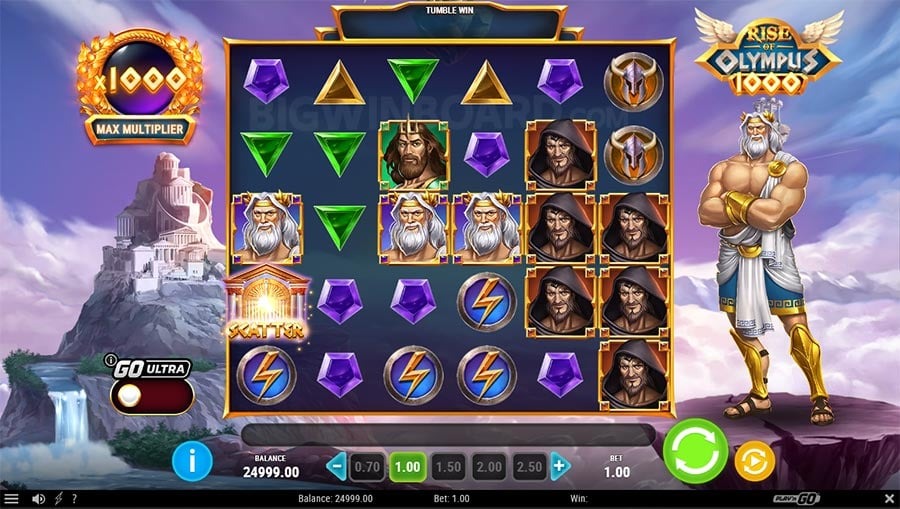Pick the 2.00 bet option

coord(491,466)
